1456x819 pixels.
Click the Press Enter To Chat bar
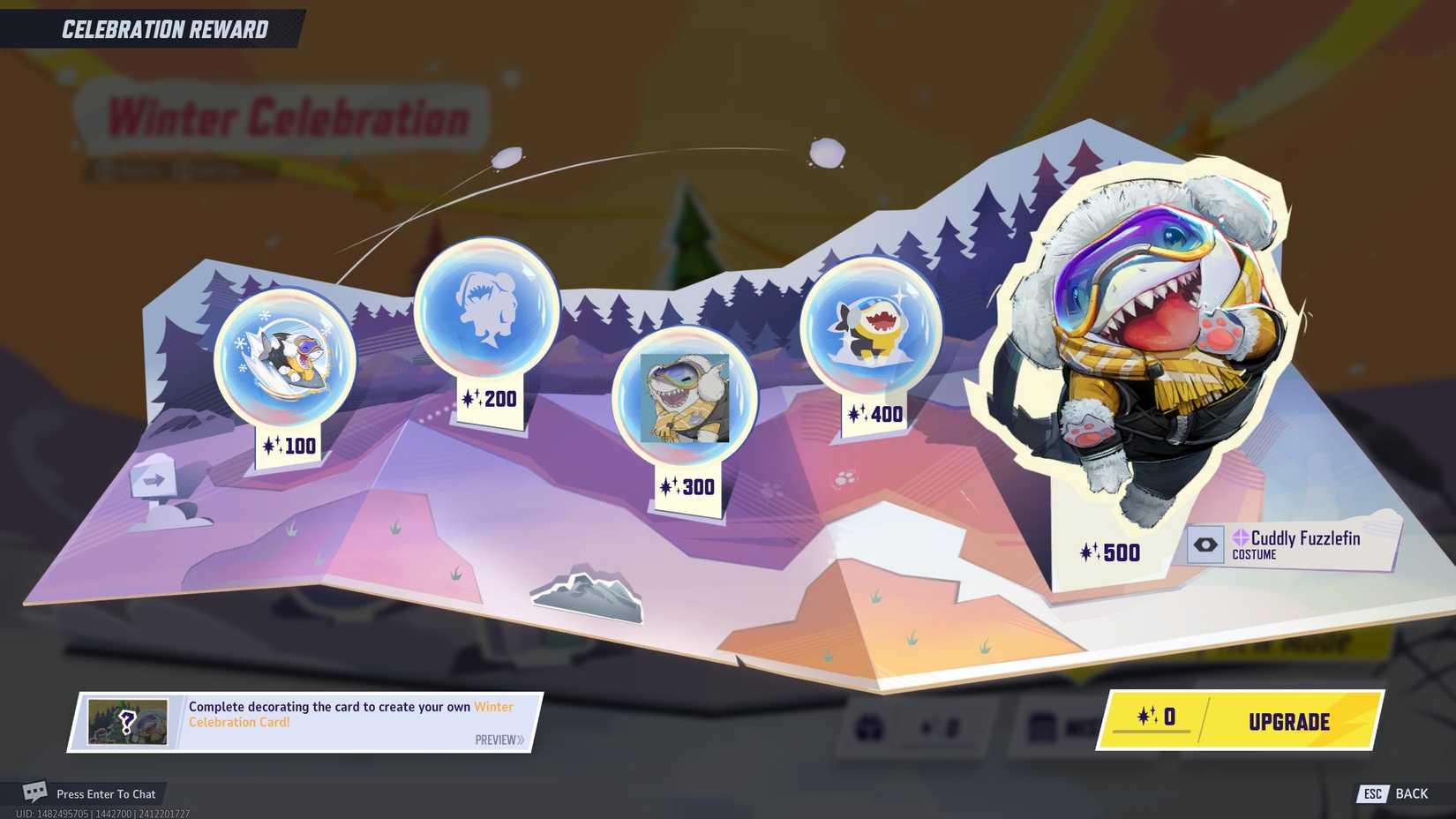106,793
